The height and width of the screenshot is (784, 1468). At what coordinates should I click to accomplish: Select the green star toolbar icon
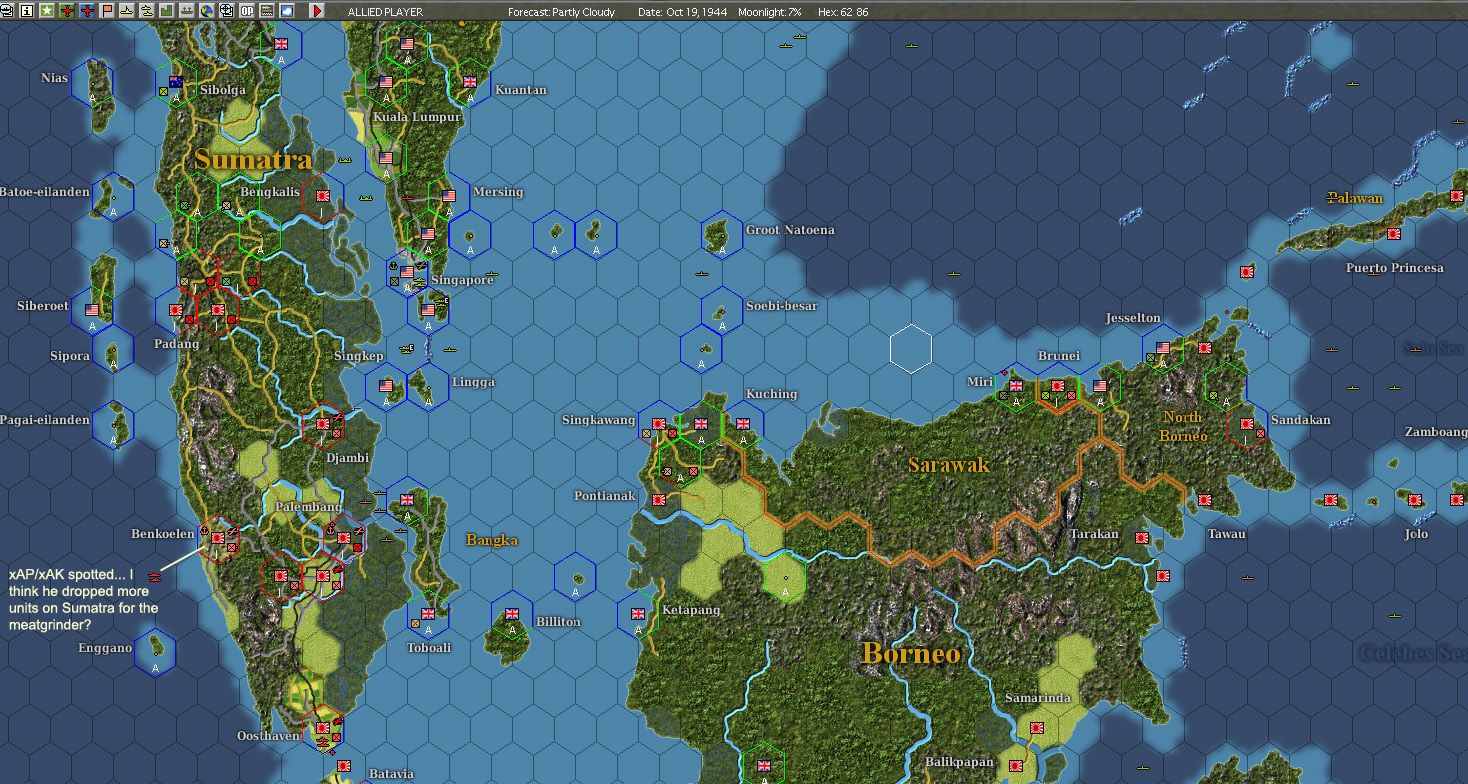click(x=48, y=9)
